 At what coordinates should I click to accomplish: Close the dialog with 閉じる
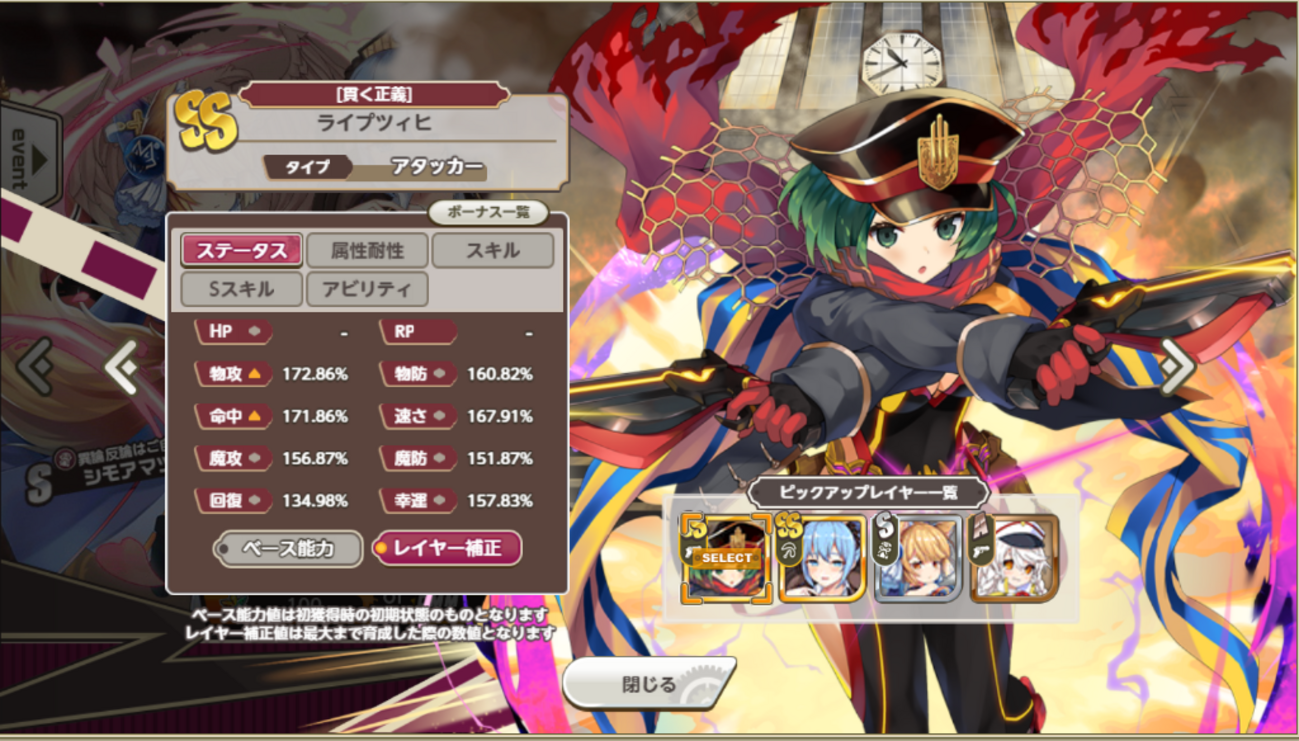[648, 685]
